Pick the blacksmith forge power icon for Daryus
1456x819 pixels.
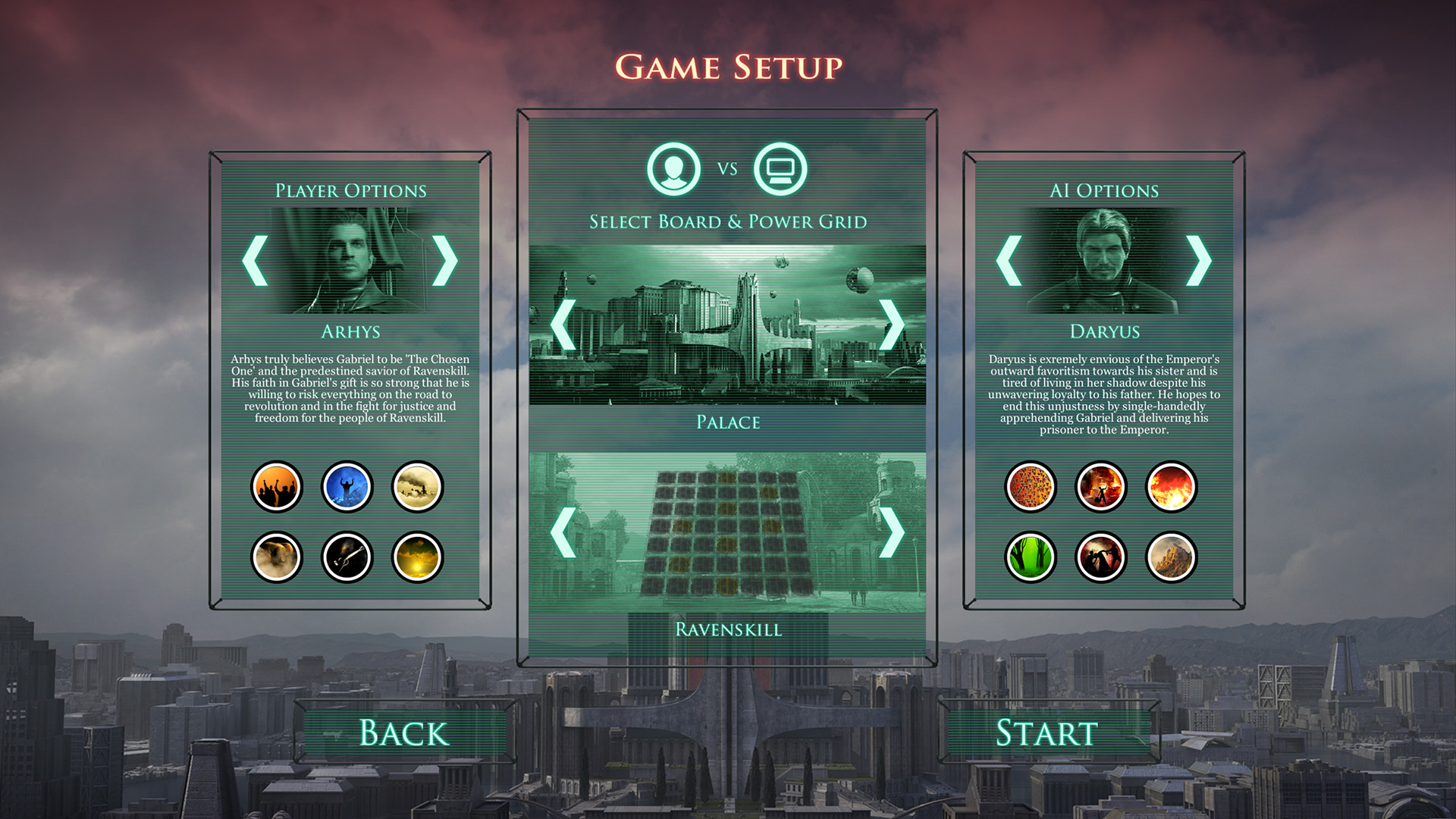click(1101, 488)
